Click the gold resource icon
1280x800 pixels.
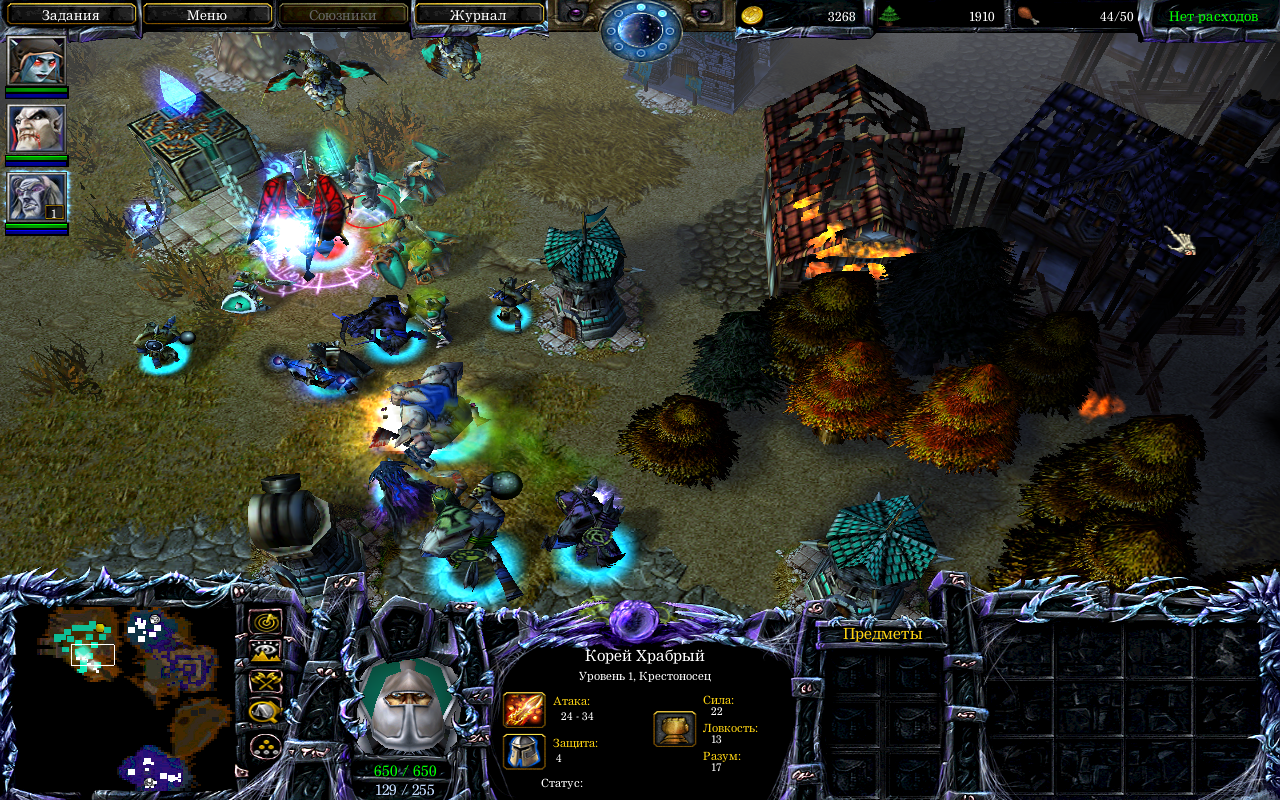[751, 16]
